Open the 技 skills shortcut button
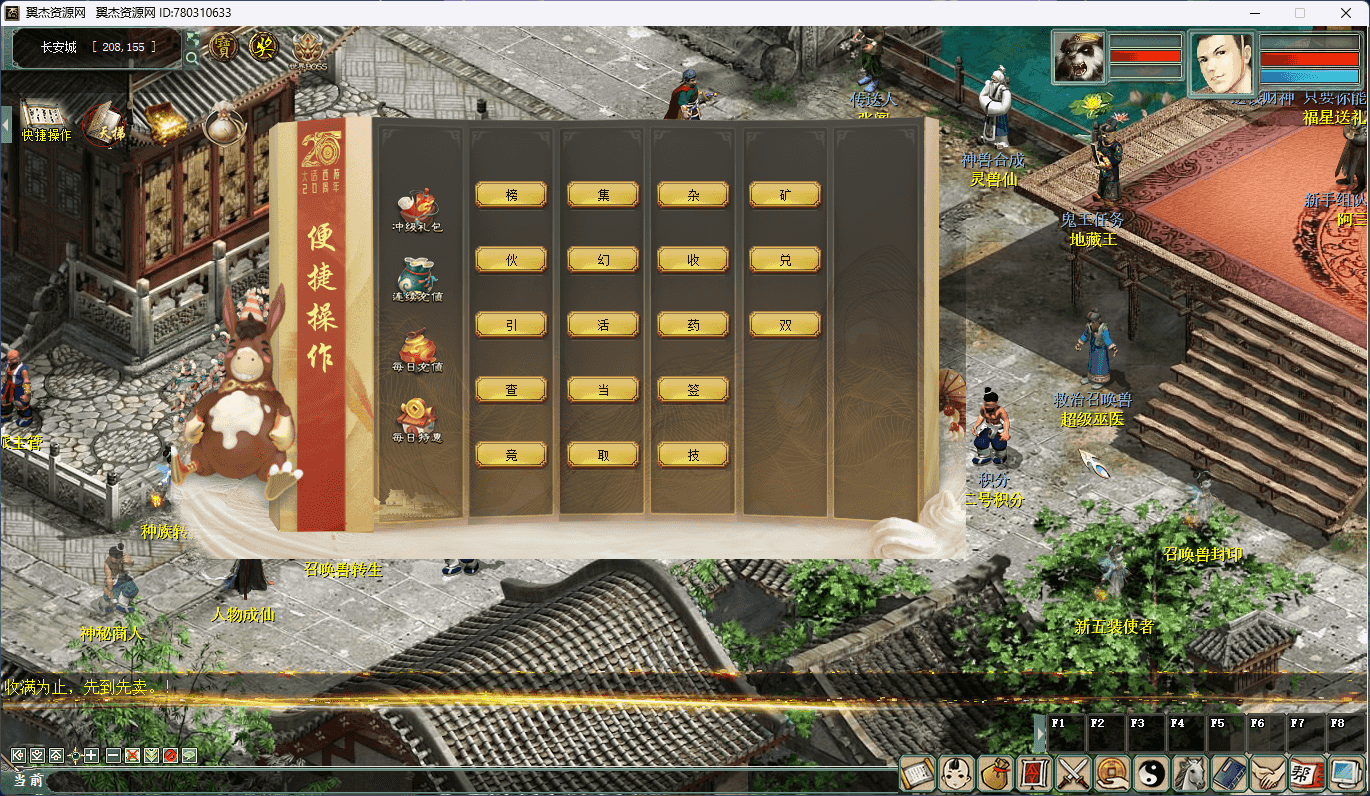This screenshot has height=796, width=1370. click(x=693, y=455)
